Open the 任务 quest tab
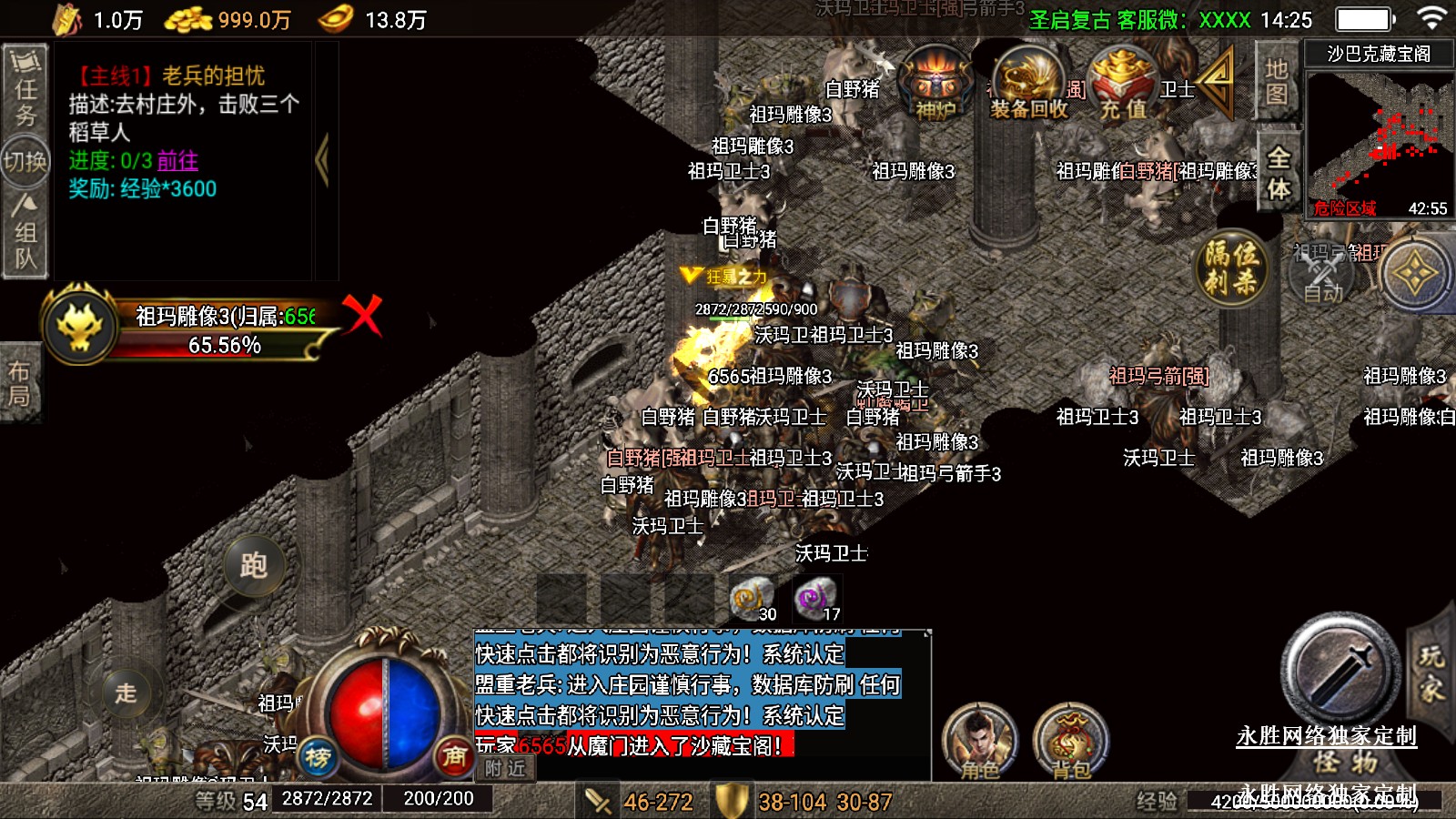Screen dimensions: 1456x819 [25, 88]
